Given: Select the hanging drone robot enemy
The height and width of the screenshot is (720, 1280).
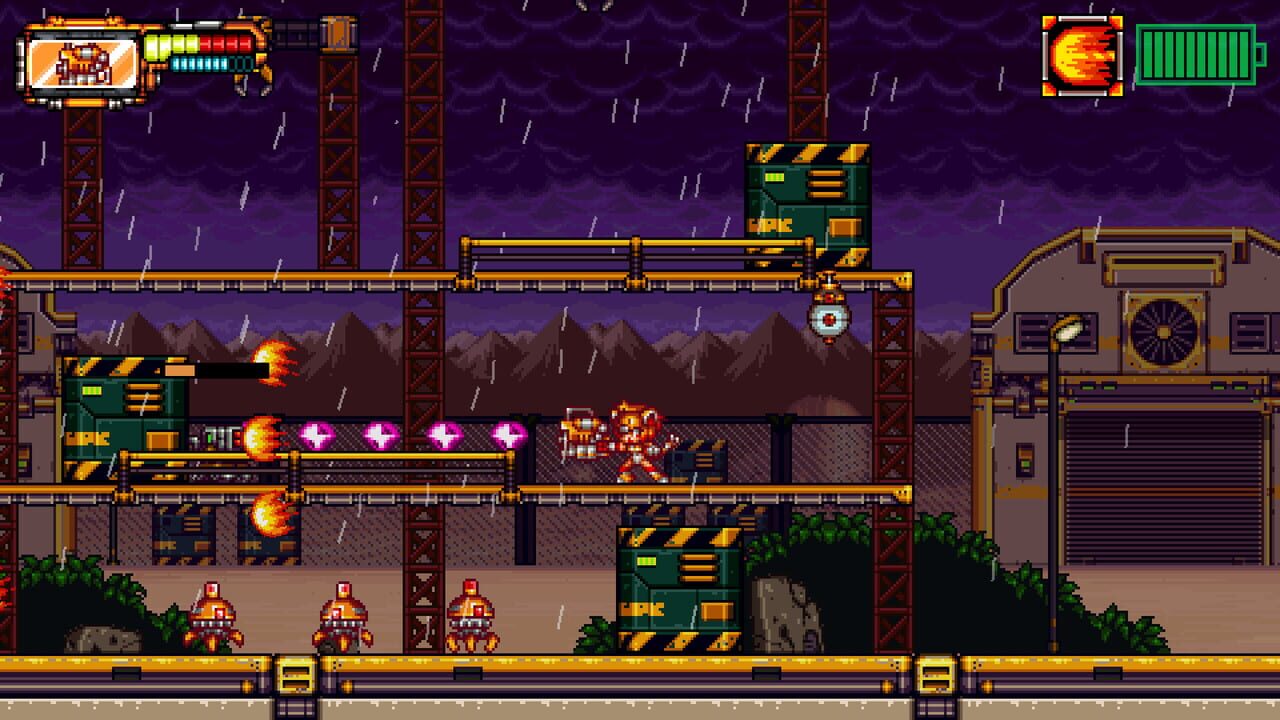Looking at the screenshot, I should point(827,319).
